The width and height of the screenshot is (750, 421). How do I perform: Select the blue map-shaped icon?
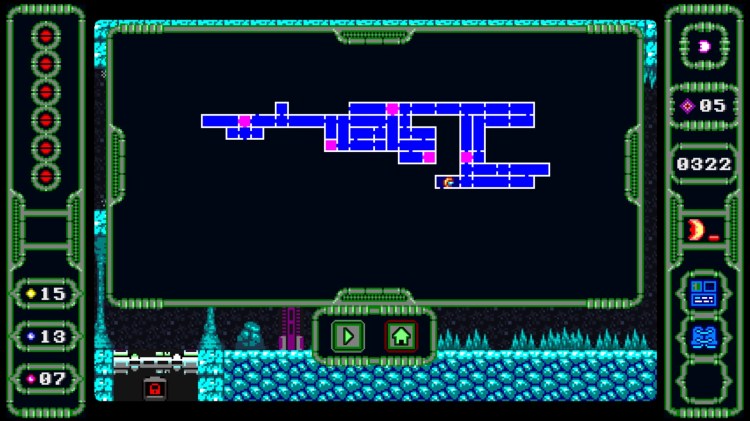(704, 336)
